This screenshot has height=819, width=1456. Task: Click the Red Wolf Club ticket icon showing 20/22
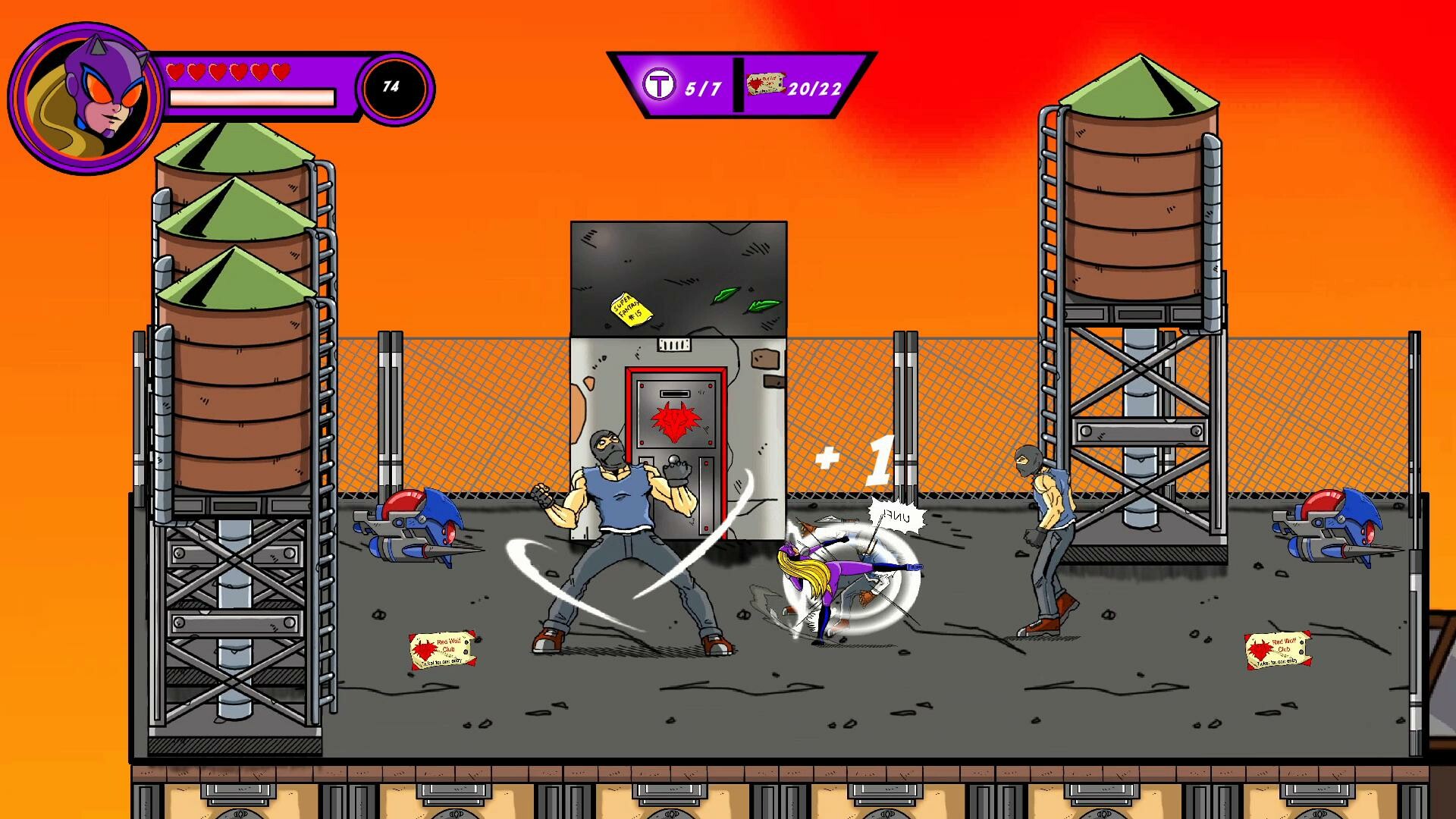click(x=764, y=82)
